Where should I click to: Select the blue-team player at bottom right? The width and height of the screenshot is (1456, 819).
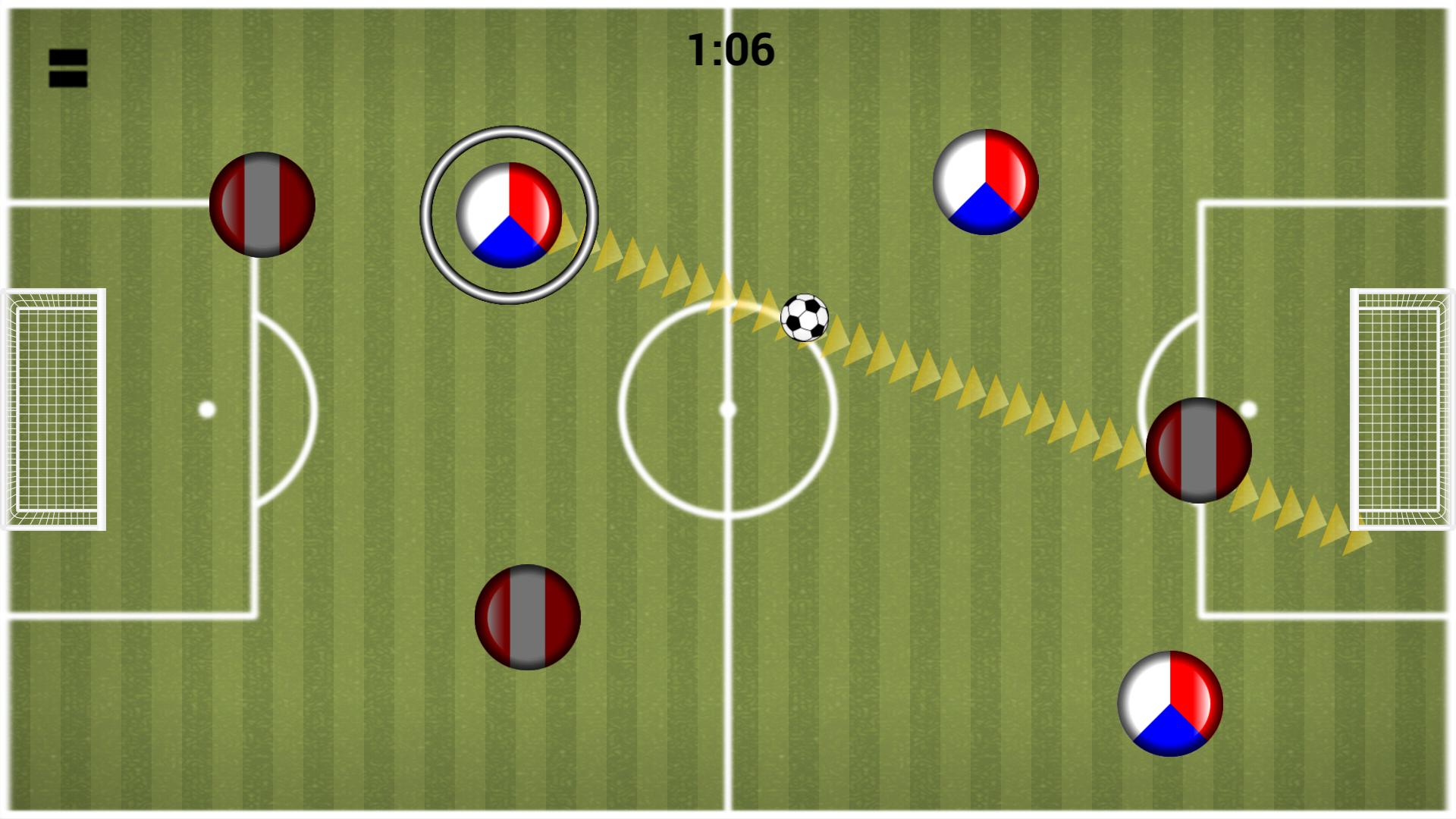[1171, 704]
